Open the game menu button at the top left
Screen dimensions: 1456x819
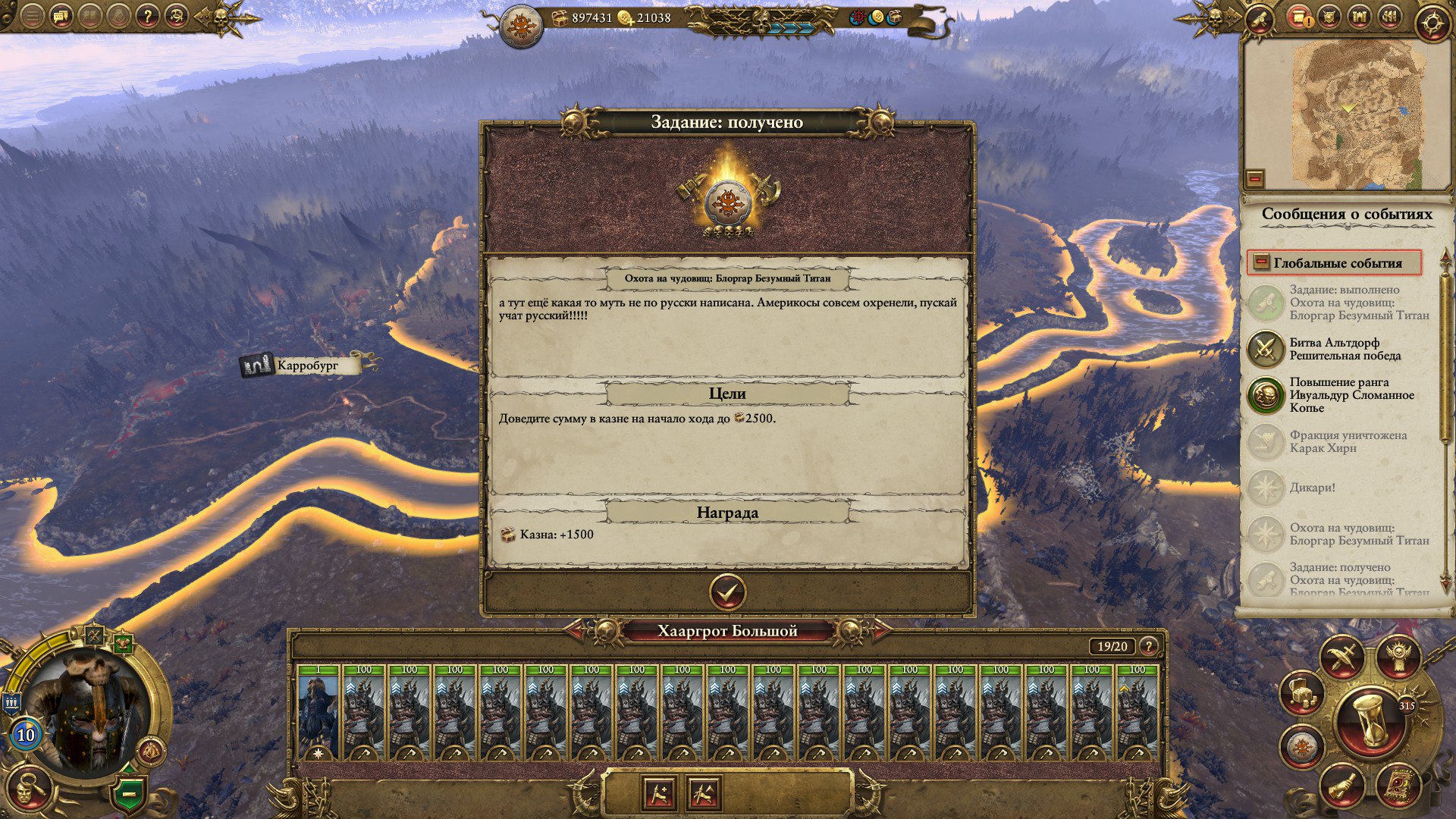(32, 16)
